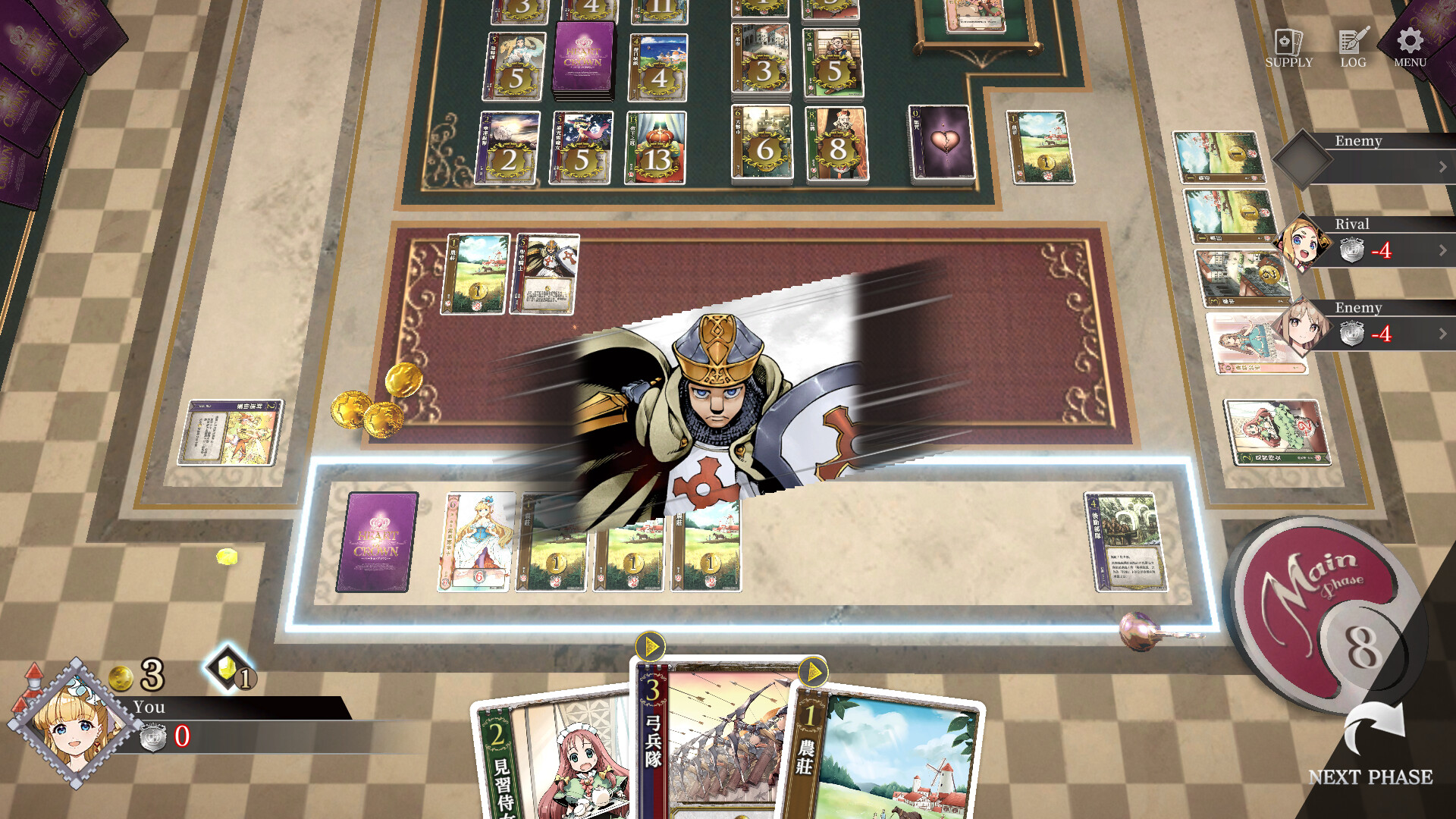Click the NEXT PHASE button
1456x819 pixels.
(x=1373, y=777)
